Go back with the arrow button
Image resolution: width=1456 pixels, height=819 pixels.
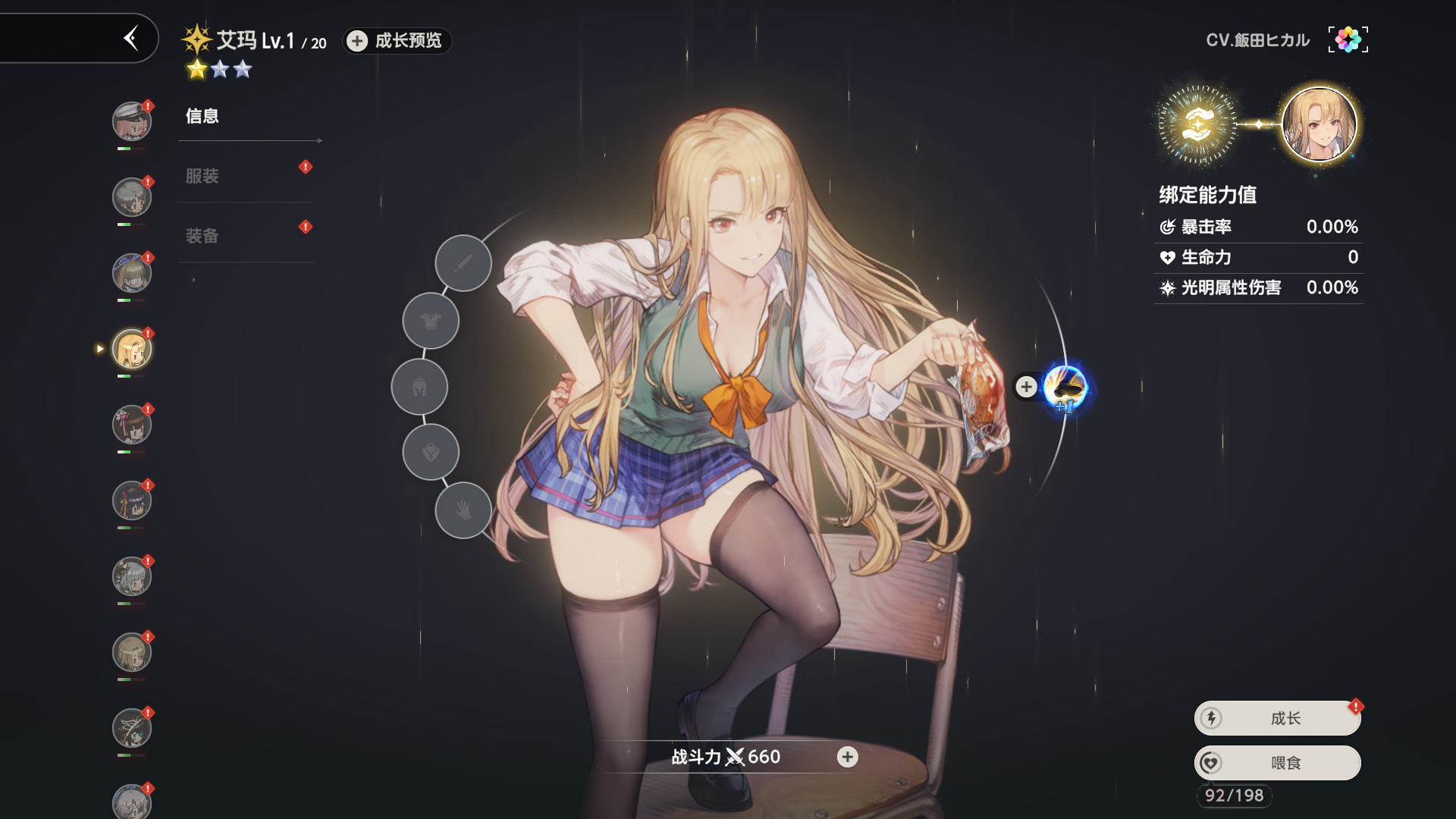pos(131,38)
